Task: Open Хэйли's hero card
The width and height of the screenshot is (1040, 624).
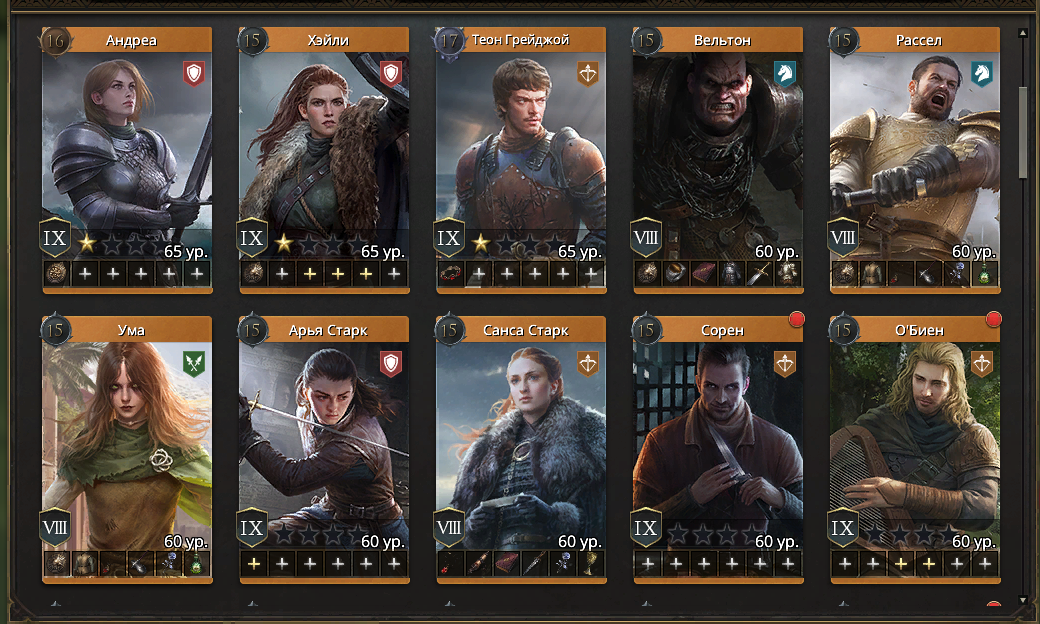Action: click(324, 150)
